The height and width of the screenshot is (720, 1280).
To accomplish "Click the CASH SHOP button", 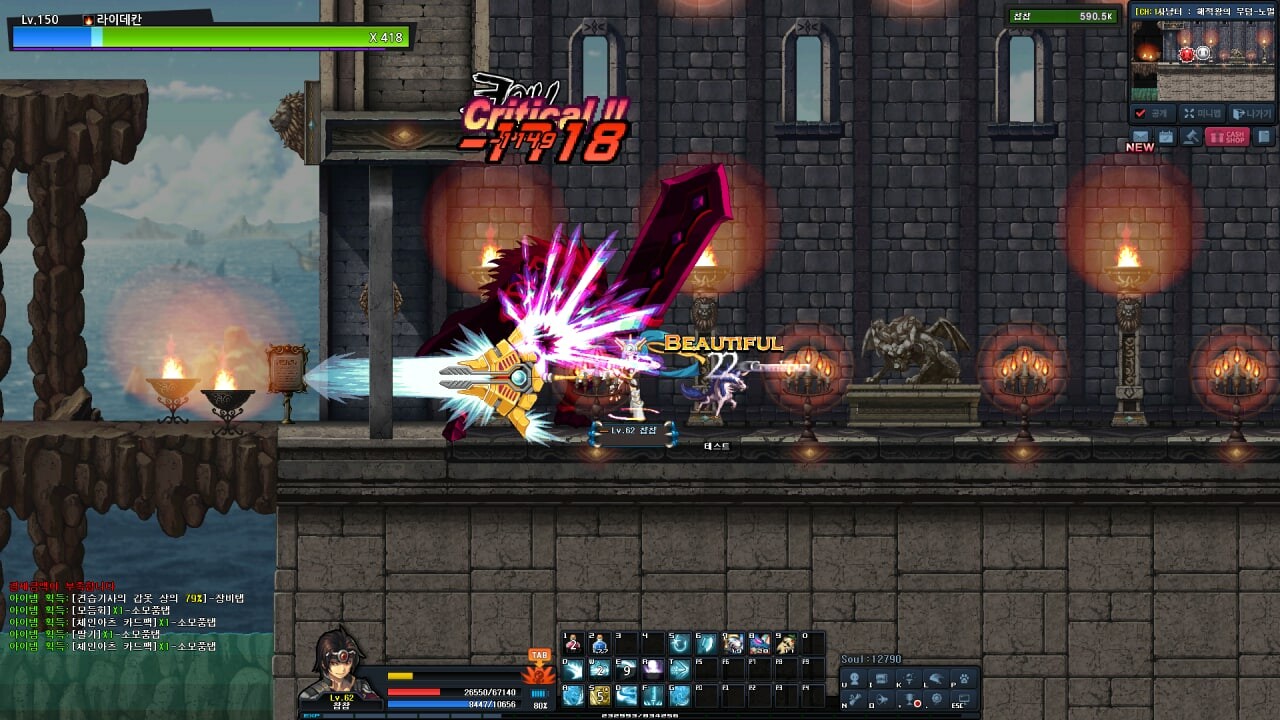I will coord(1227,136).
